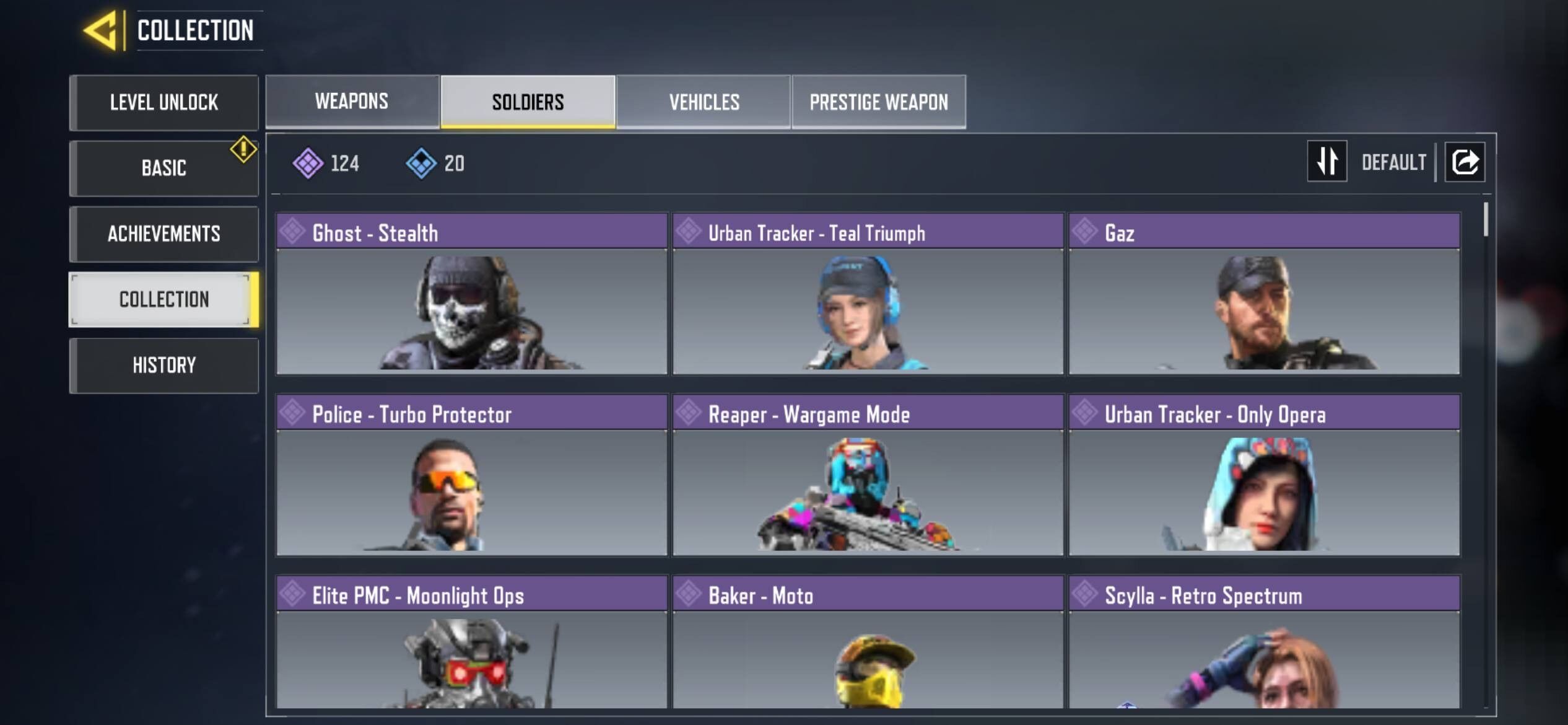Go to the History section

coord(163,366)
